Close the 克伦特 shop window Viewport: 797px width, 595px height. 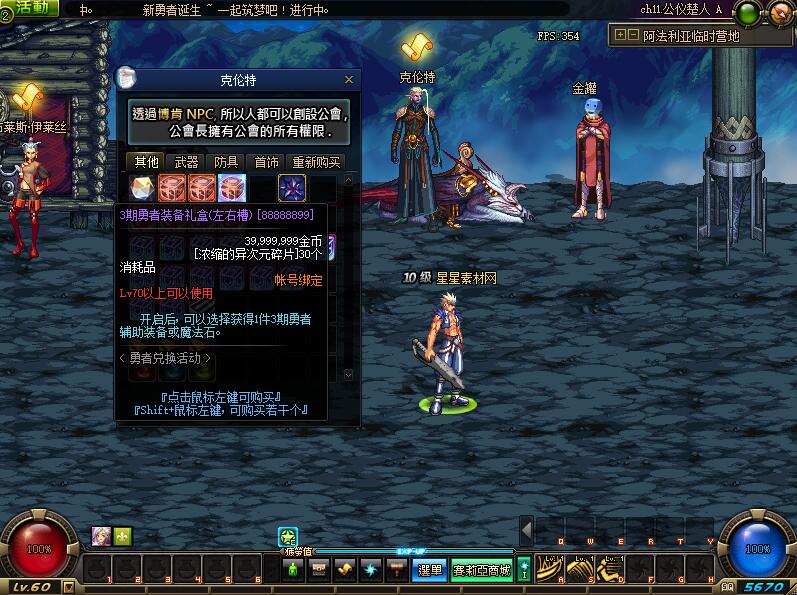point(348,80)
